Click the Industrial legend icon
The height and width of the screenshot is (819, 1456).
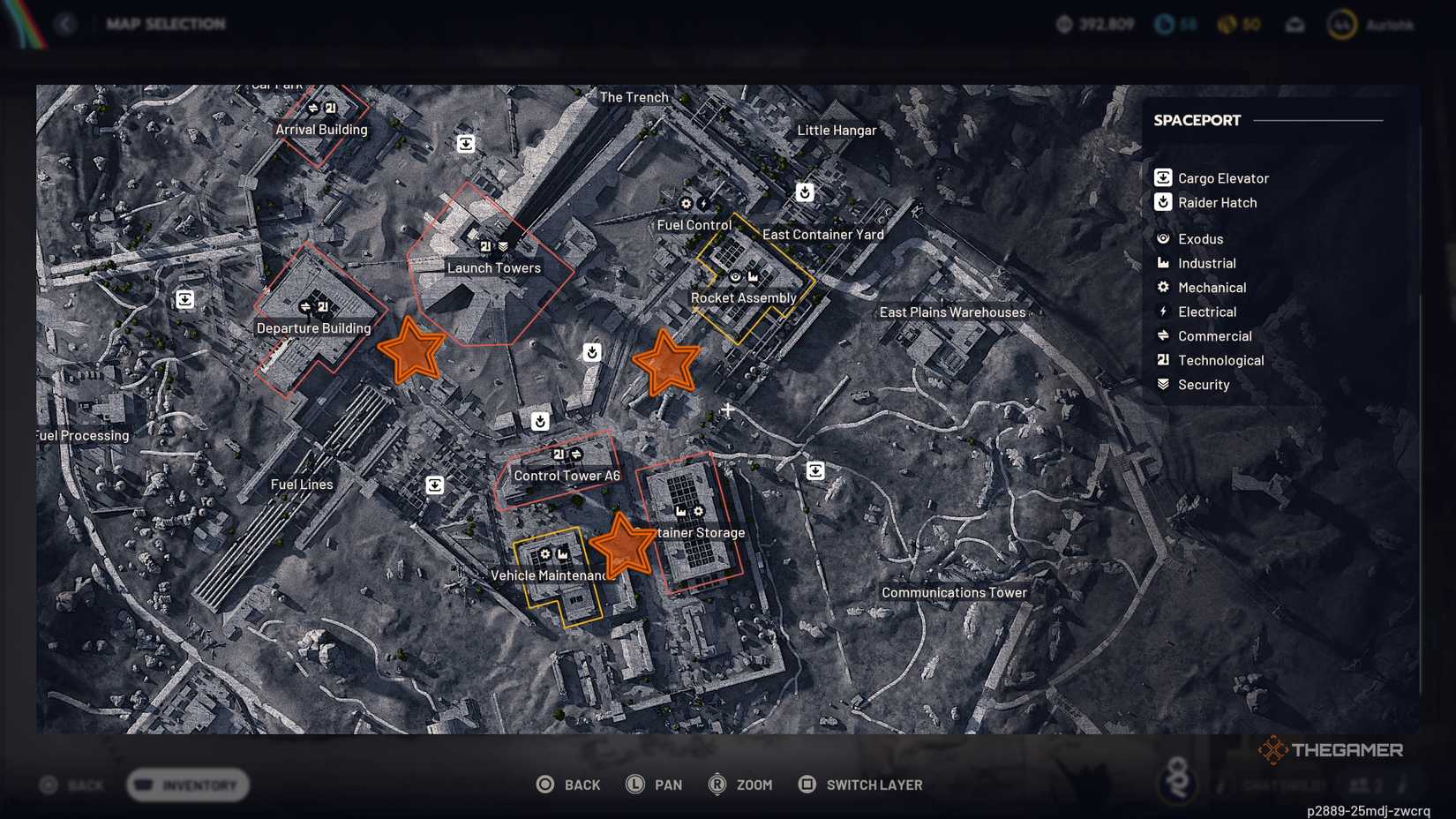coord(1163,263)
